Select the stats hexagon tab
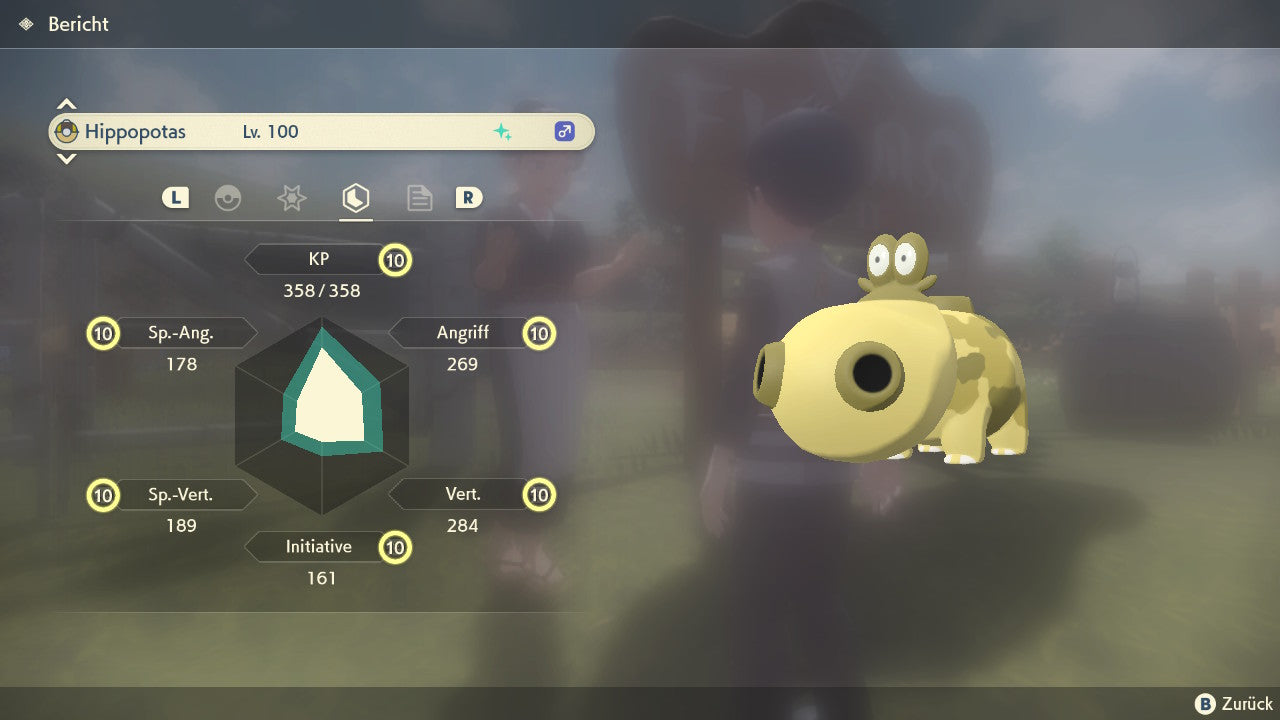1280x720 pixels. coord(355,198)
